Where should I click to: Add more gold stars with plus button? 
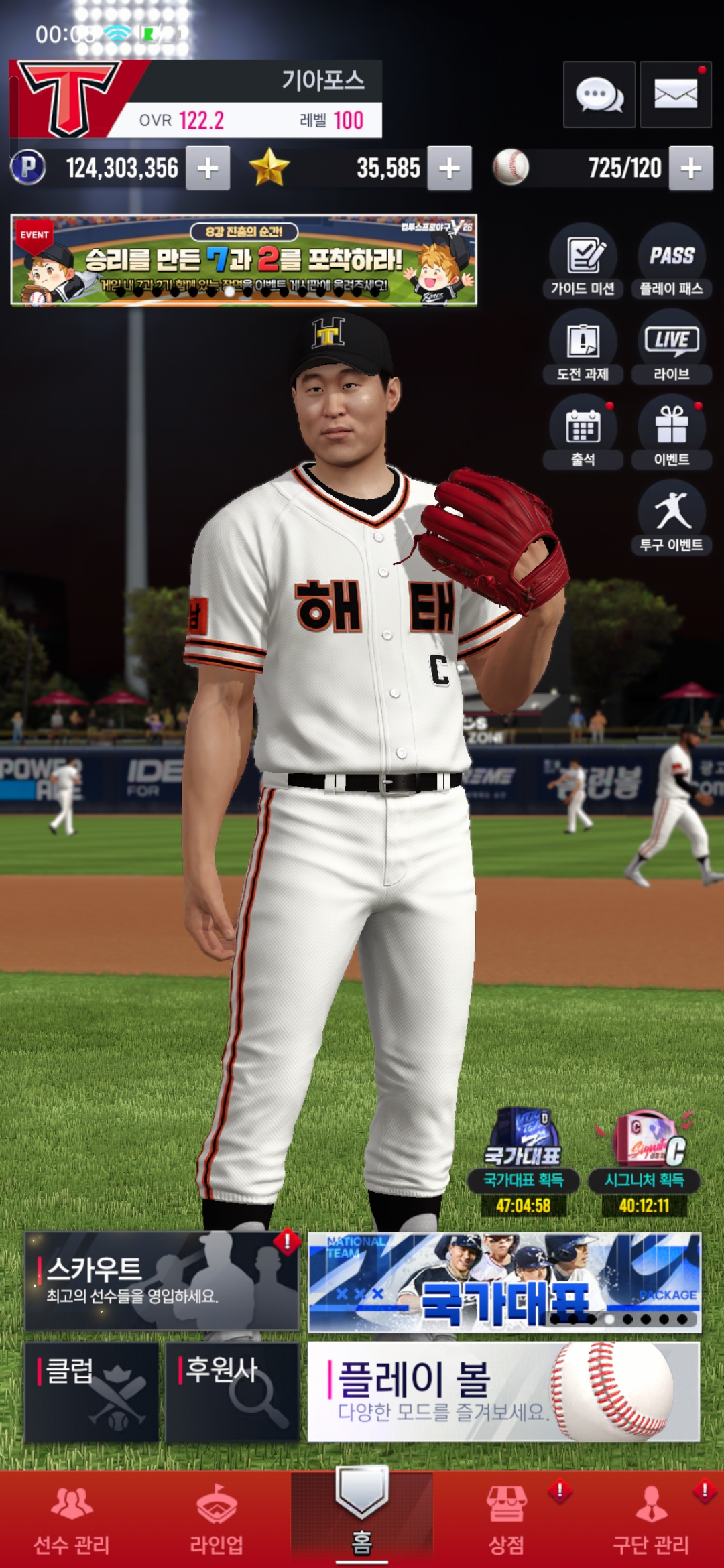point(449,168)
